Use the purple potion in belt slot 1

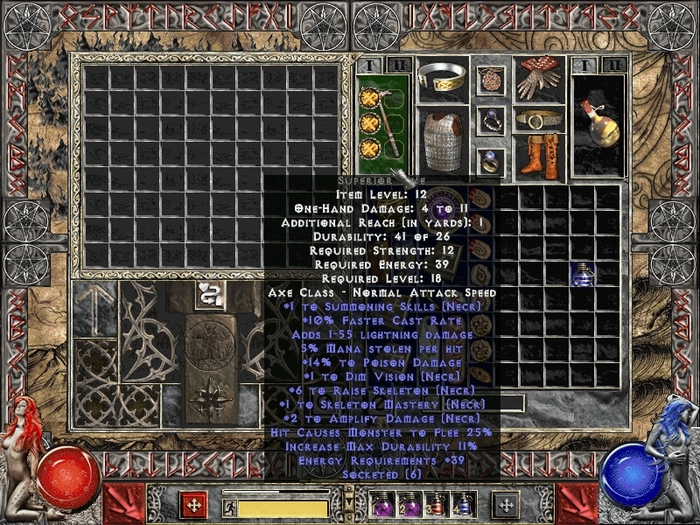[382, 503]
